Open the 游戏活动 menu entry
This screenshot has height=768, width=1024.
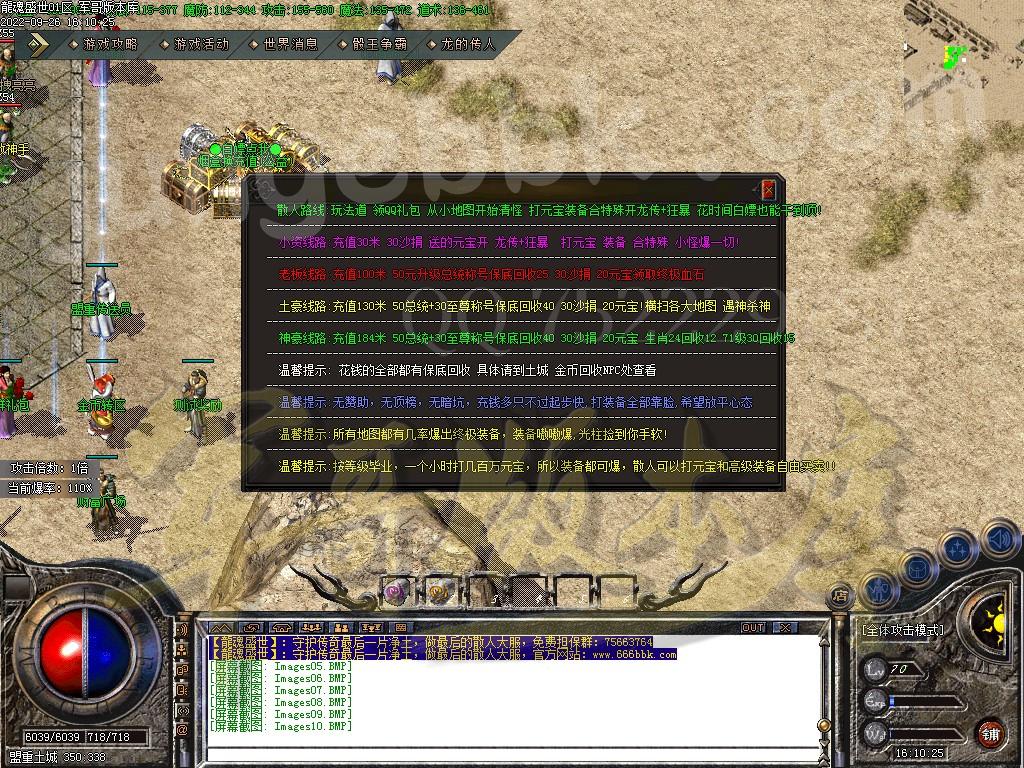click(201, 44)
